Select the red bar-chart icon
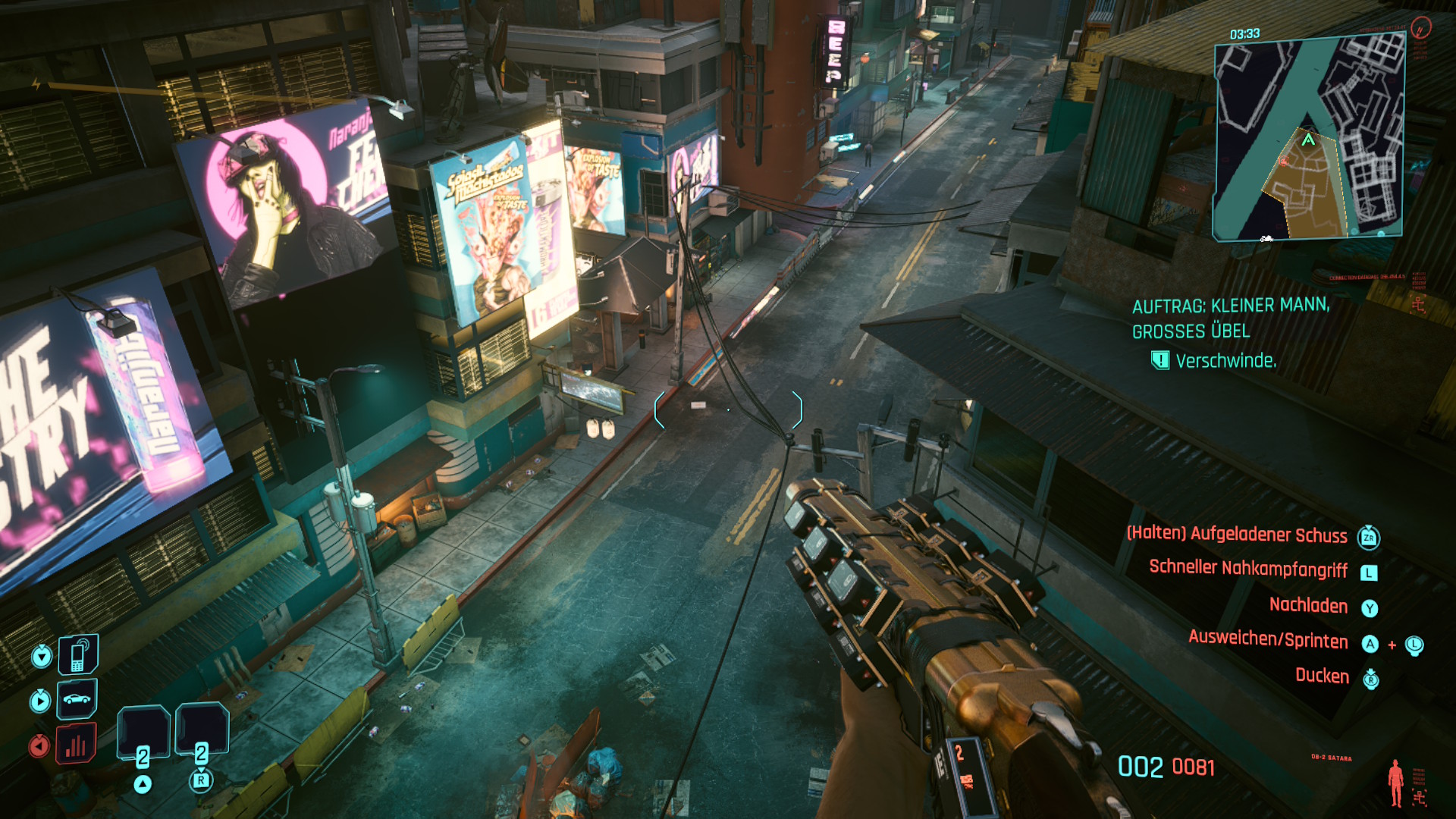The image size is (1456, 819). (76, 745)
